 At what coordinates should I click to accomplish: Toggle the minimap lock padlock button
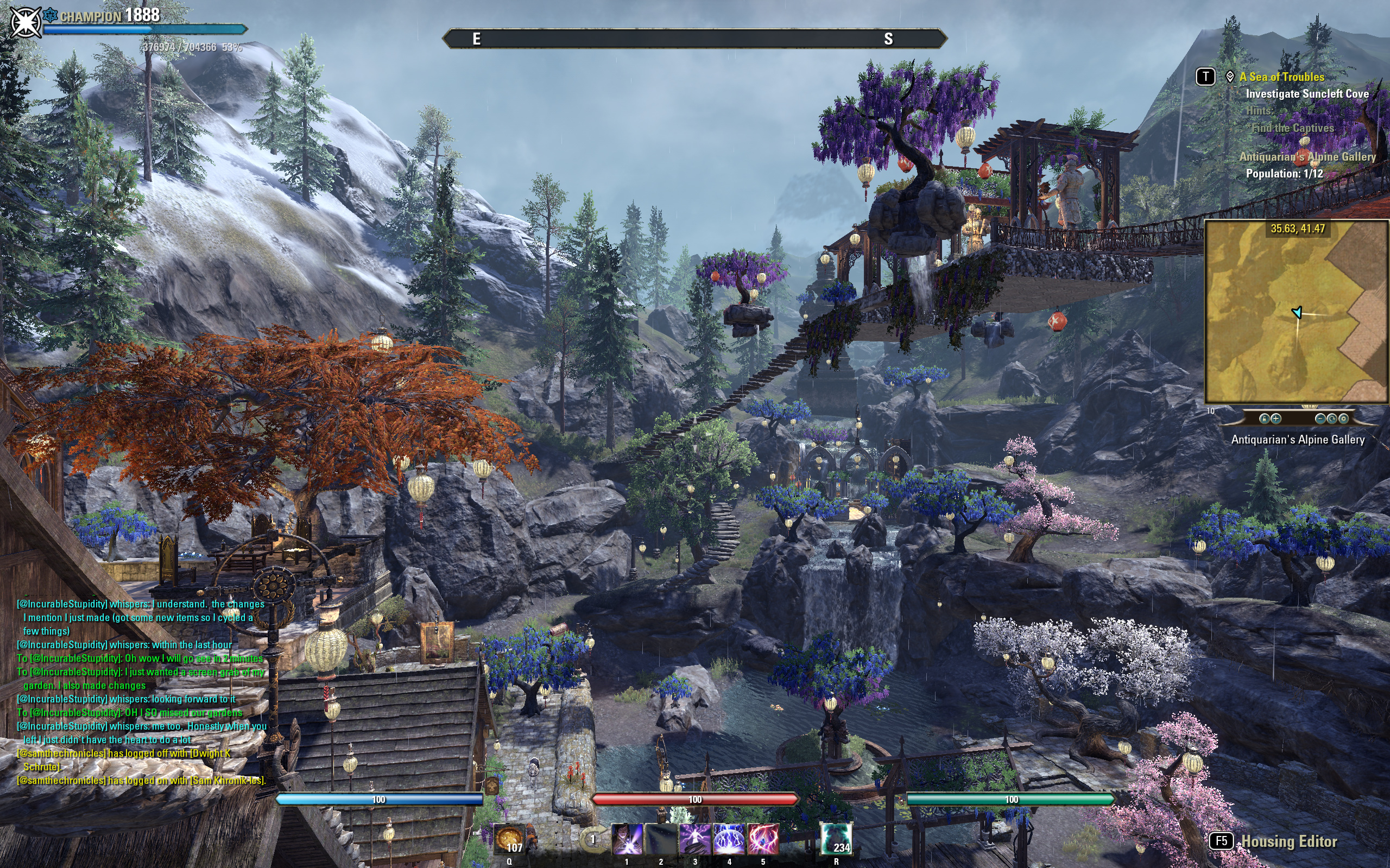(1263, 419)
